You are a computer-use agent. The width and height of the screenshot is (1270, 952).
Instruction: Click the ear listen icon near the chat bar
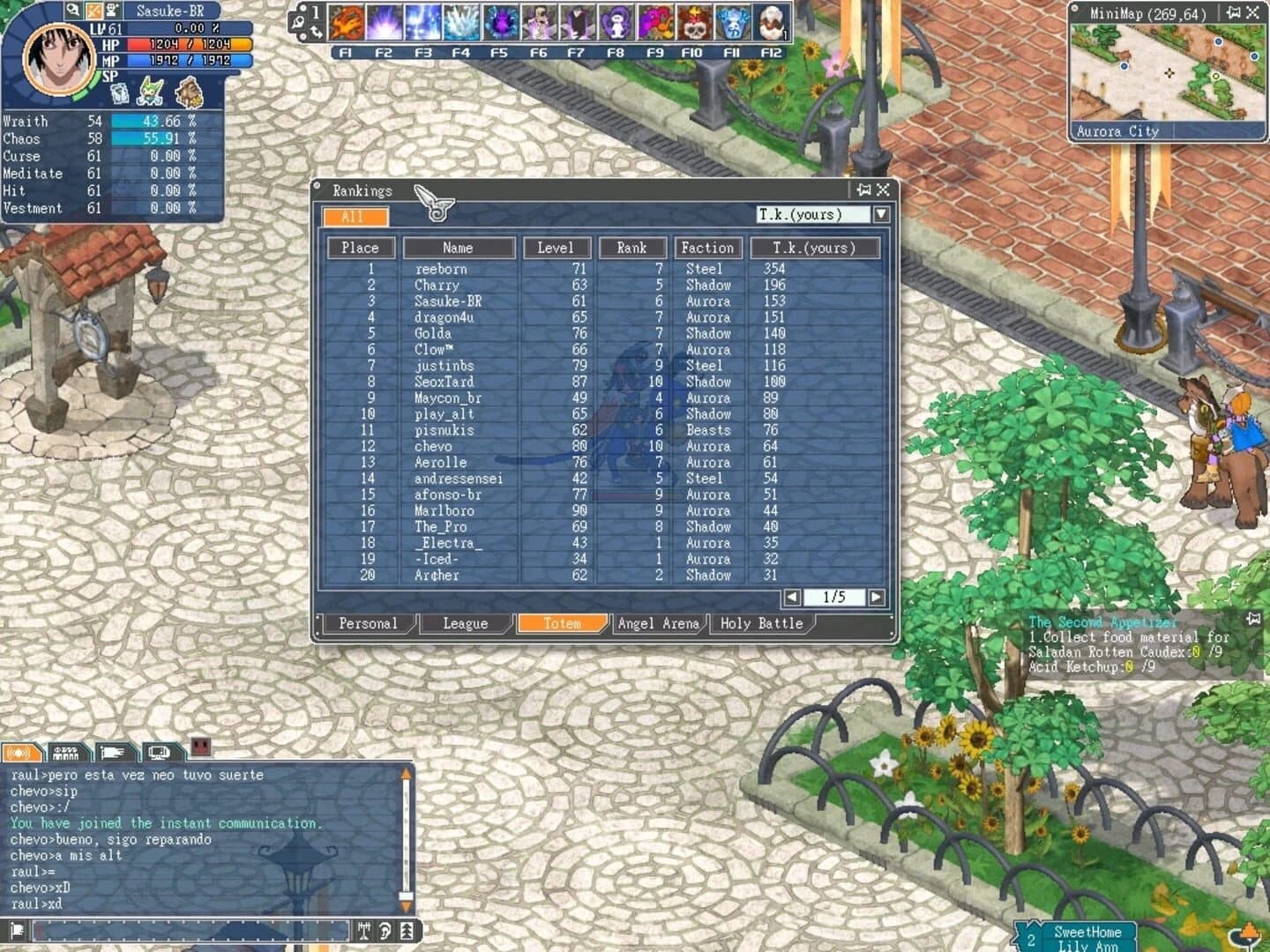click(x=386, y=929)
